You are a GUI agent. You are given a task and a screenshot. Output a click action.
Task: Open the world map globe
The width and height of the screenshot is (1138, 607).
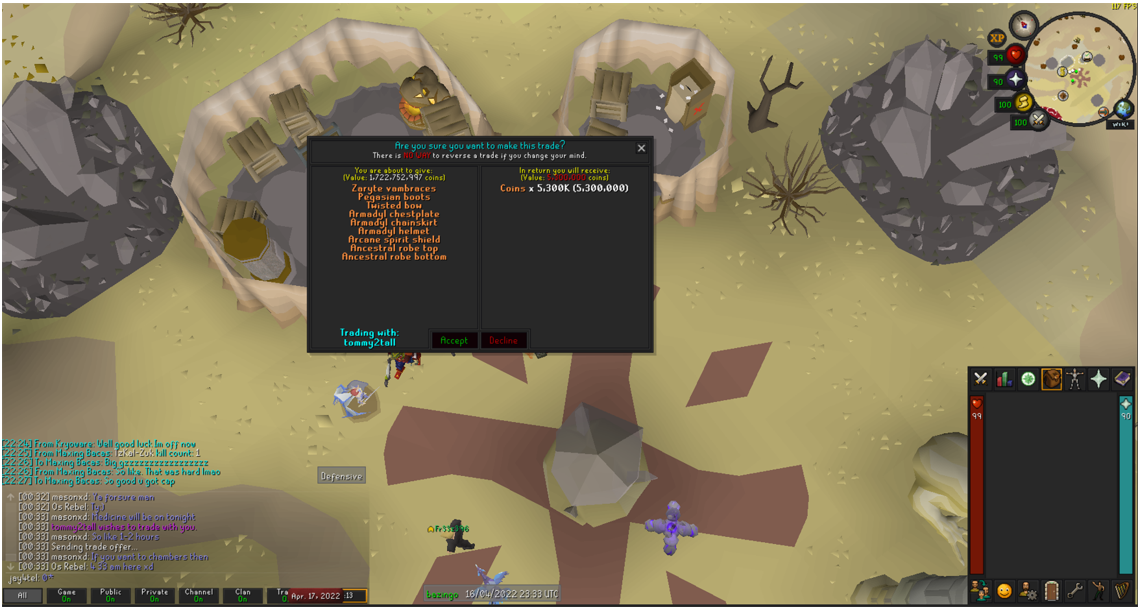pos(1124,109)
